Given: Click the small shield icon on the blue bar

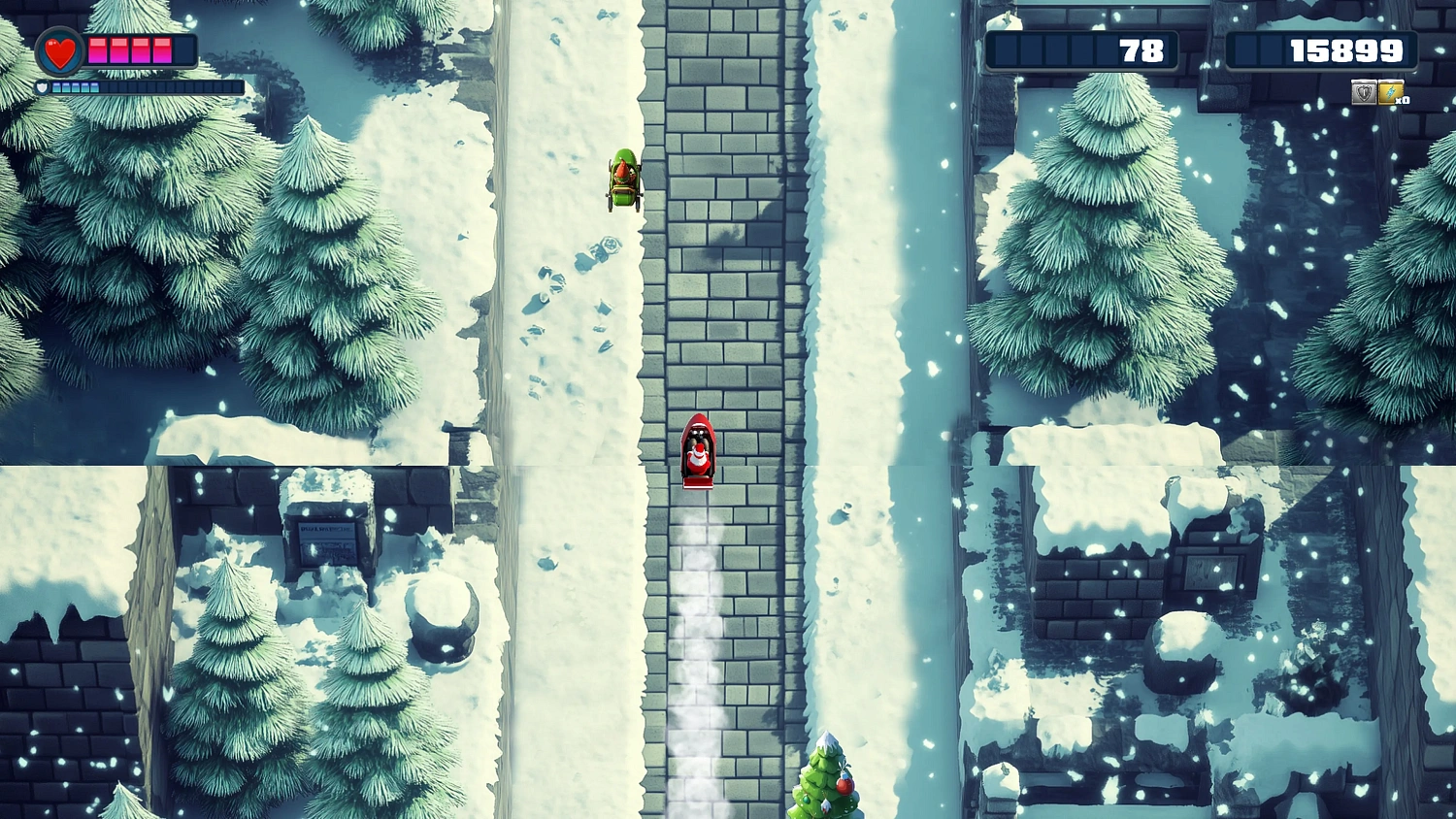Looking at the screenshot, I should tap(42, 86).
